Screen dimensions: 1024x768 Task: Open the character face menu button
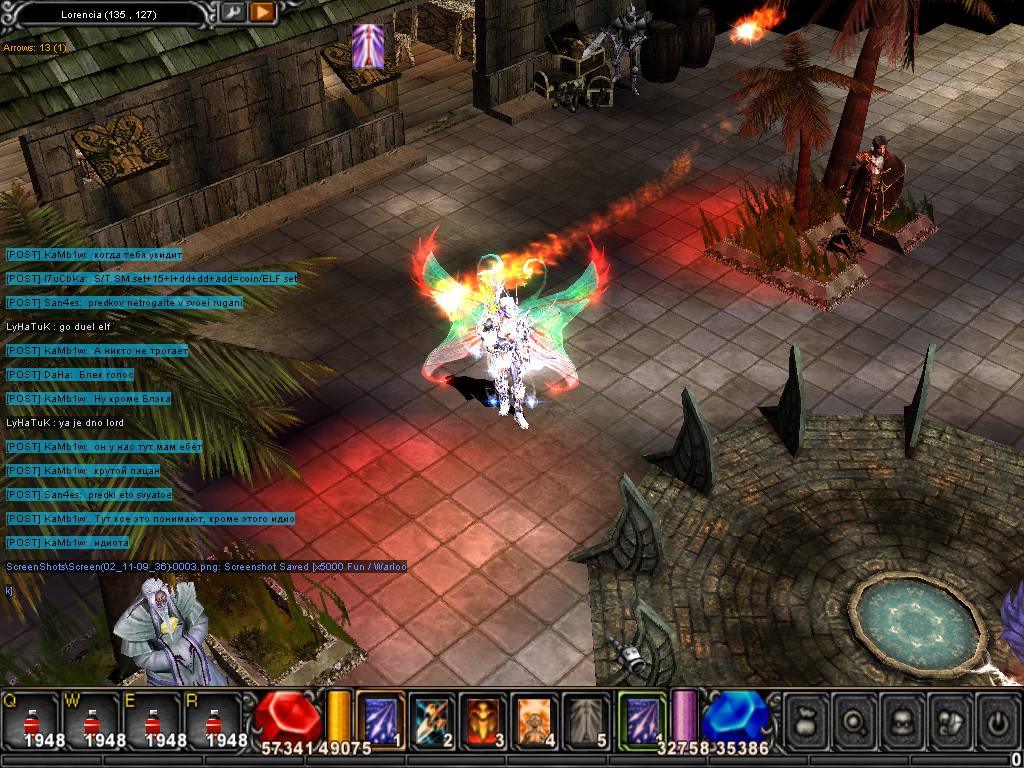coord(902,720)
